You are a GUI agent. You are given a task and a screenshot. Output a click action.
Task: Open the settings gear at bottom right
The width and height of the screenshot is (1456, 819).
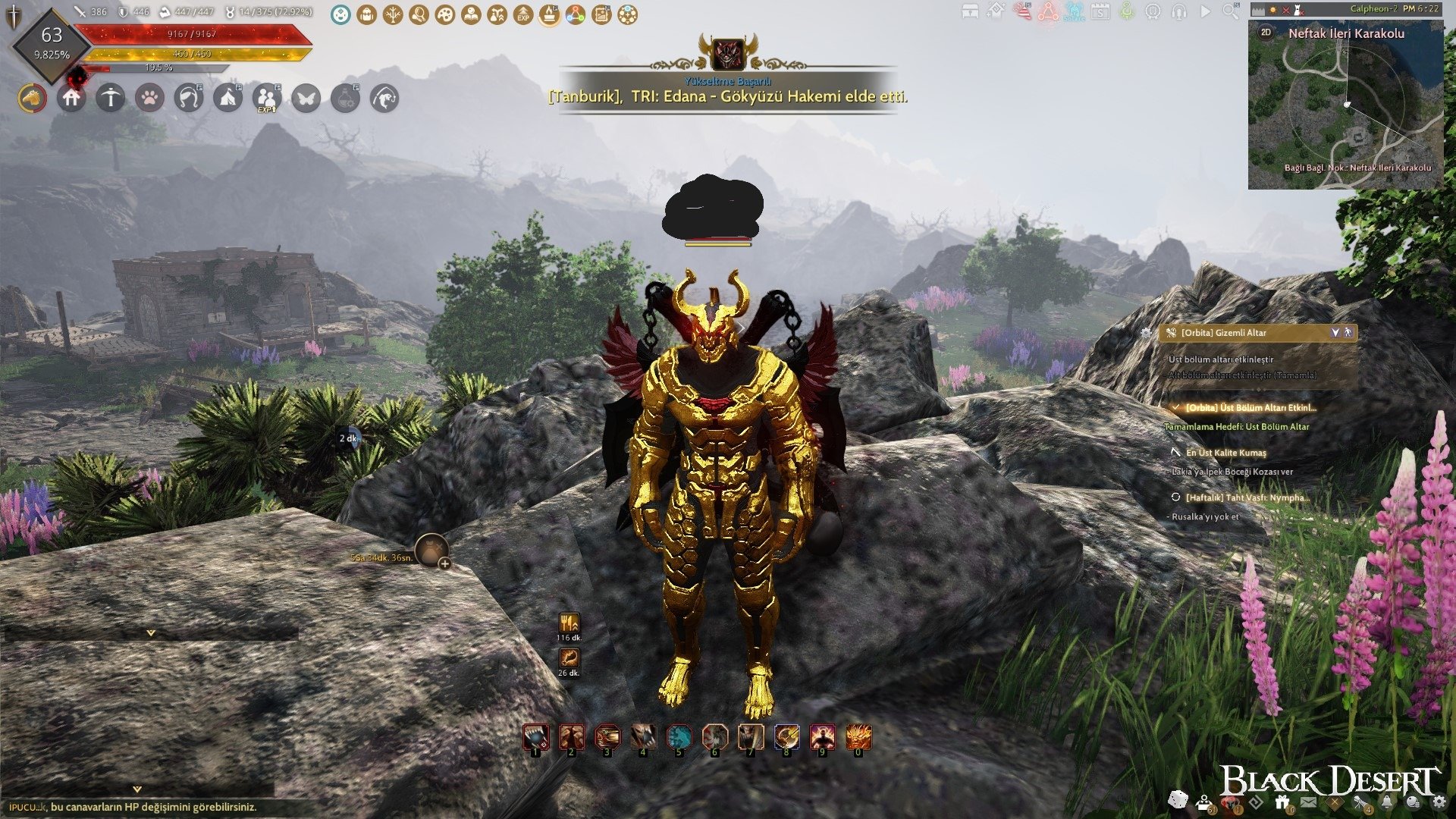coord(1439,802)
